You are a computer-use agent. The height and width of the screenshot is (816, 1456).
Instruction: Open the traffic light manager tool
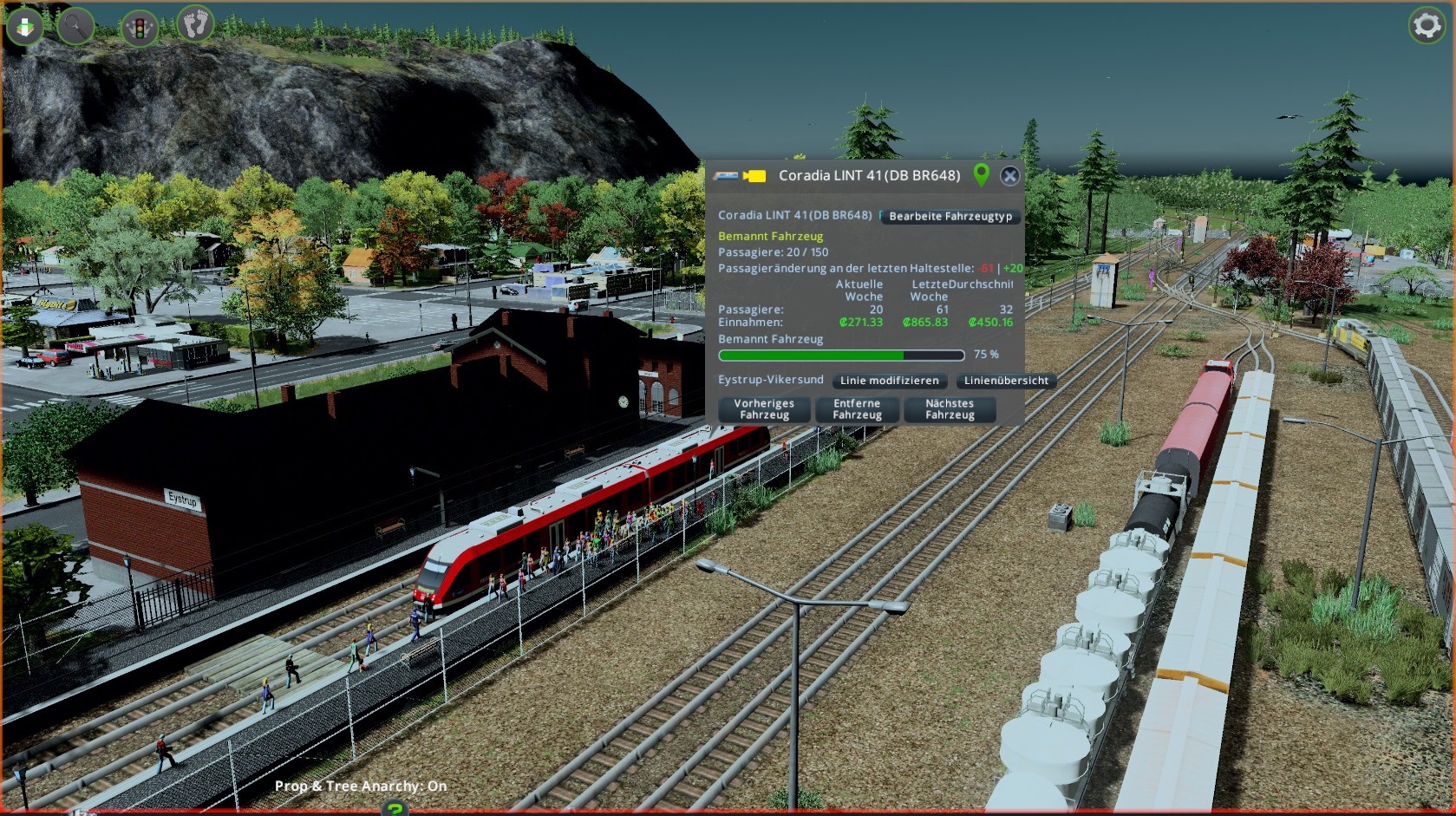pyautogui.click(x=139, y=27)
